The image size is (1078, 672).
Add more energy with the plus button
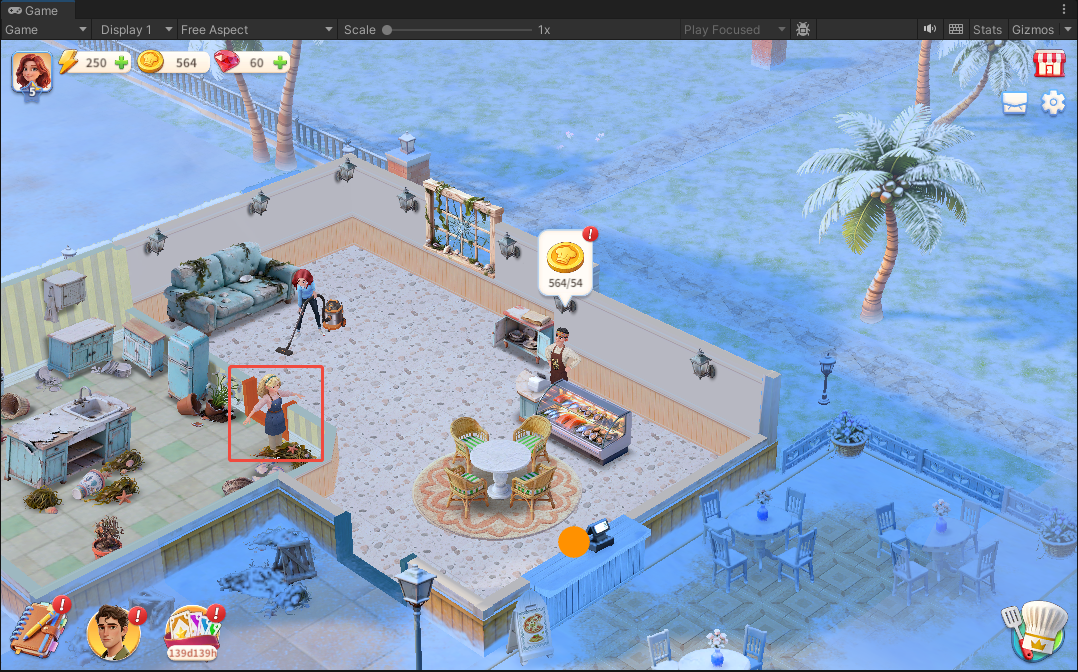[122, 63]
